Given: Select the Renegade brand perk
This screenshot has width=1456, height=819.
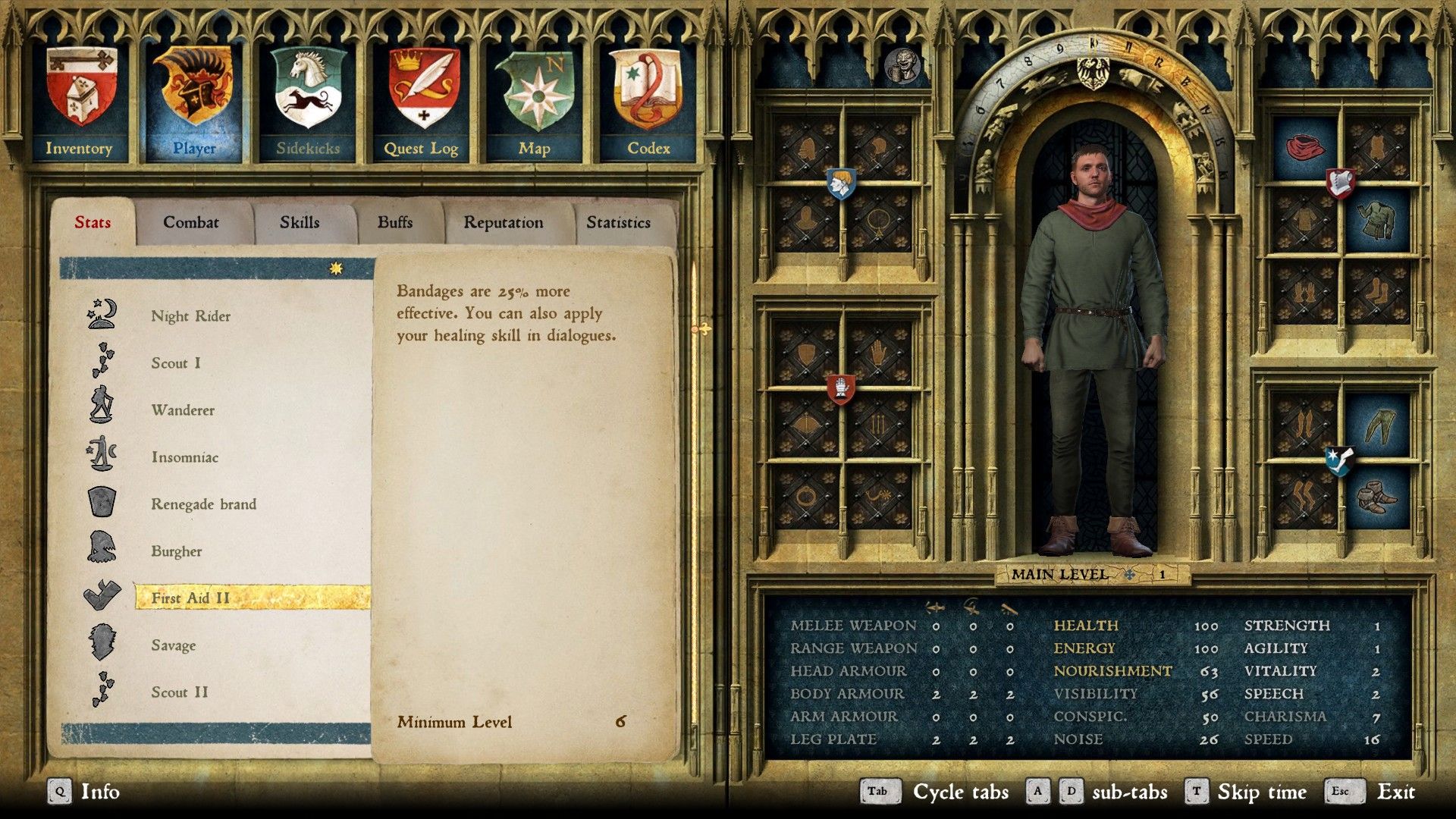Looking at the screenshot, I should pos(203,504).
